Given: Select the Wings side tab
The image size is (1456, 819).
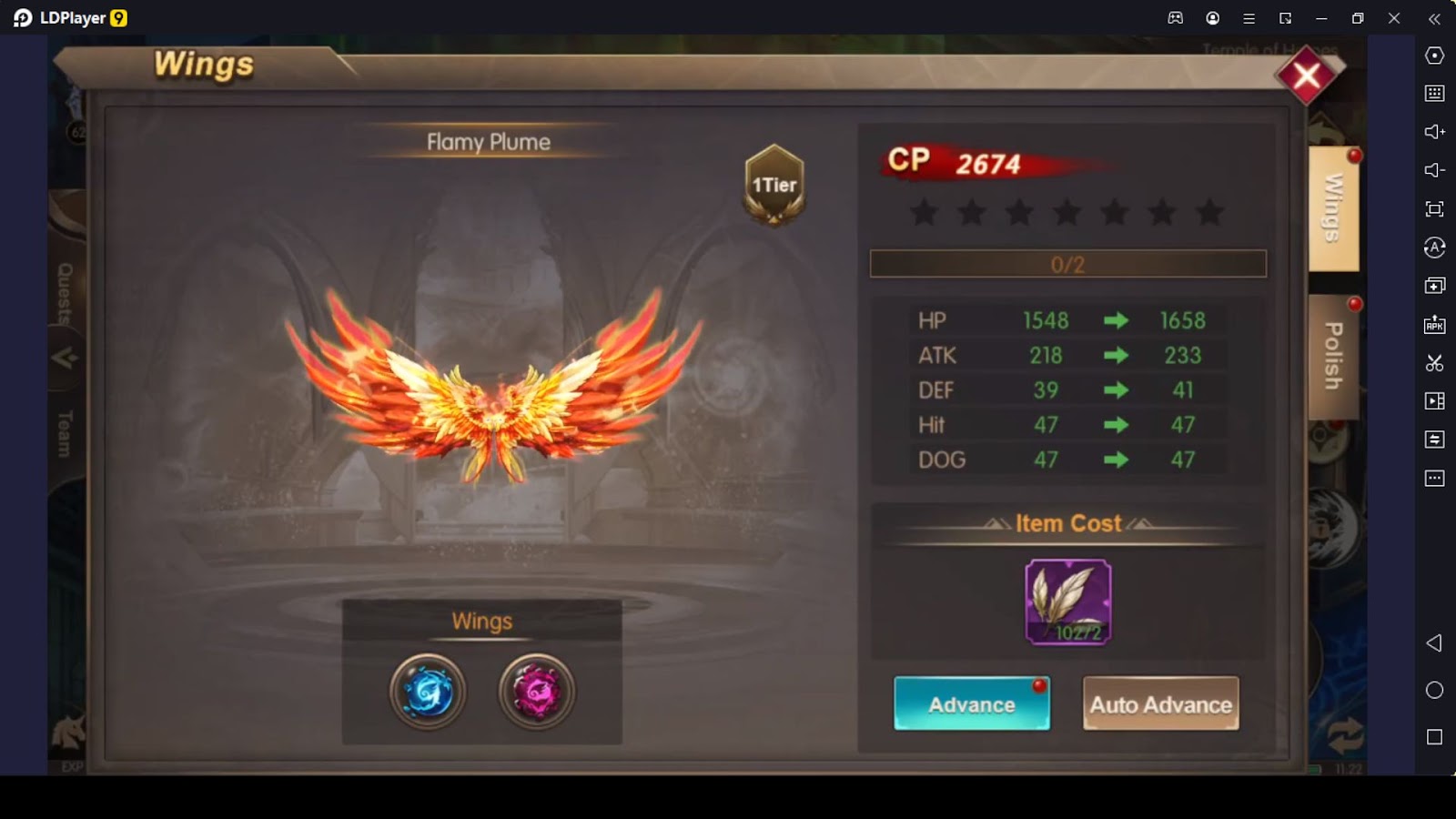Looking at the screenshot, I should click(x=1333, y=208).
